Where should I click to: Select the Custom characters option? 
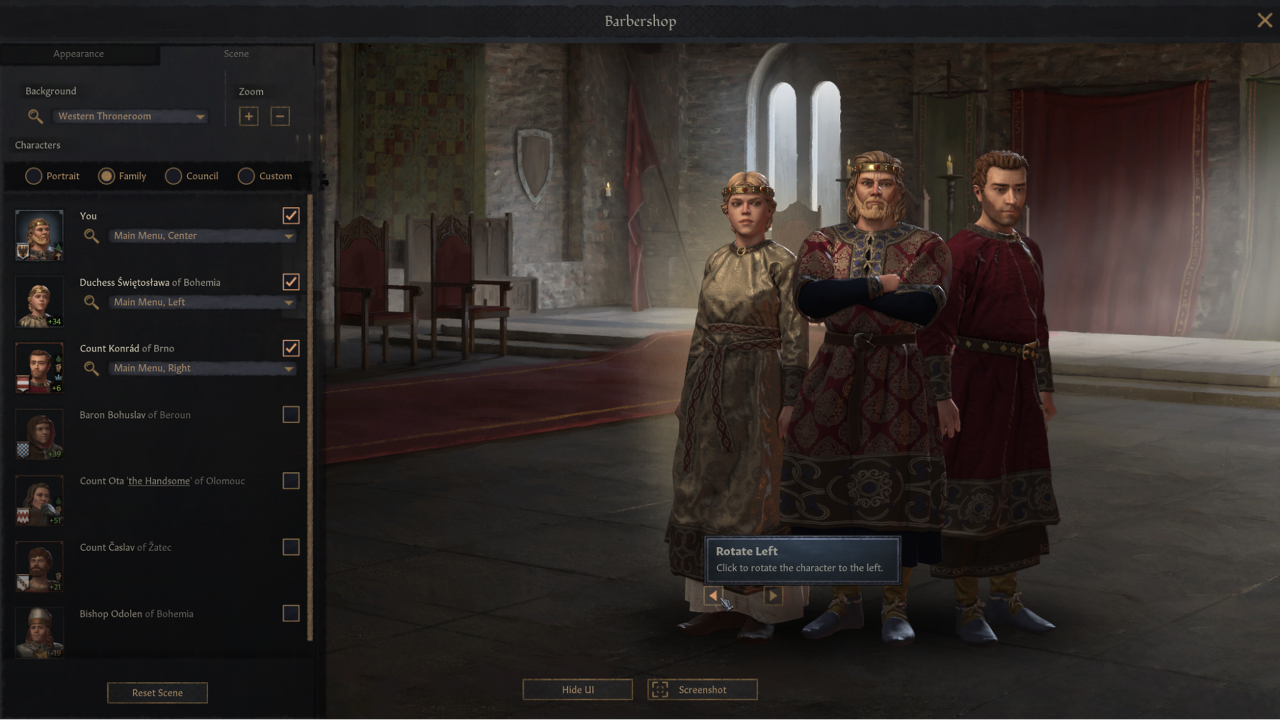tap(247, 176)
